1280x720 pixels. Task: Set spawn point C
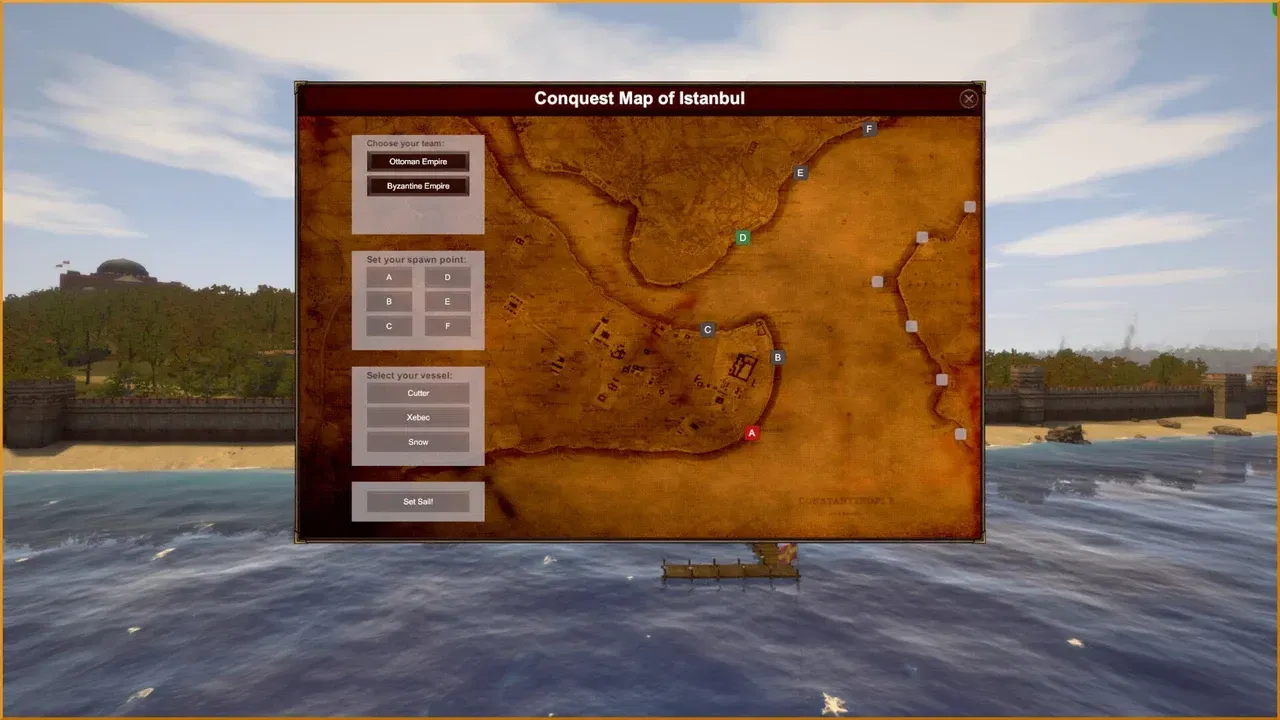click(388, 326)
